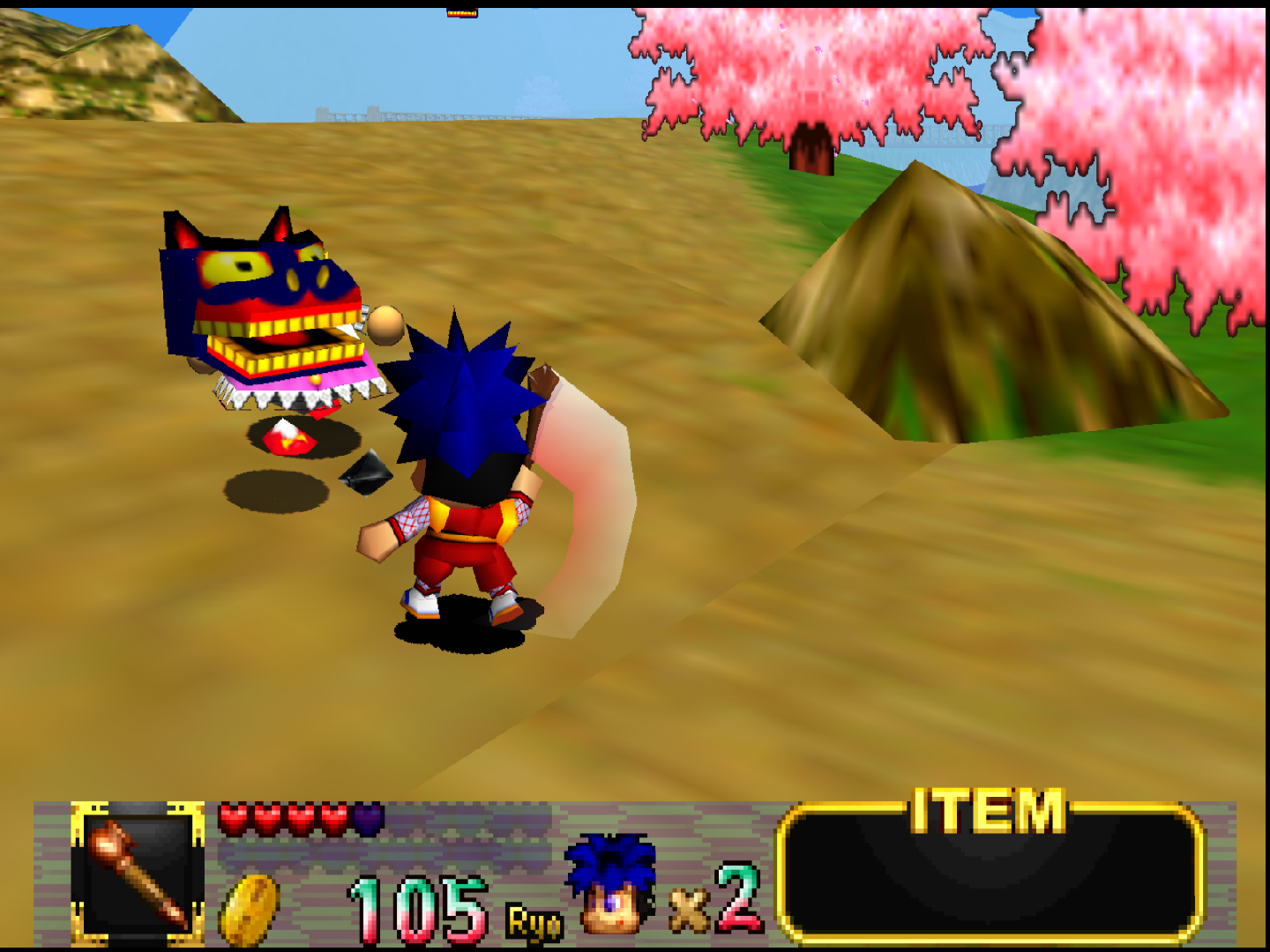Click the x2 lives multiplier graphic
The height and width of the screenshot is (952, 1270).
point(714,904)
